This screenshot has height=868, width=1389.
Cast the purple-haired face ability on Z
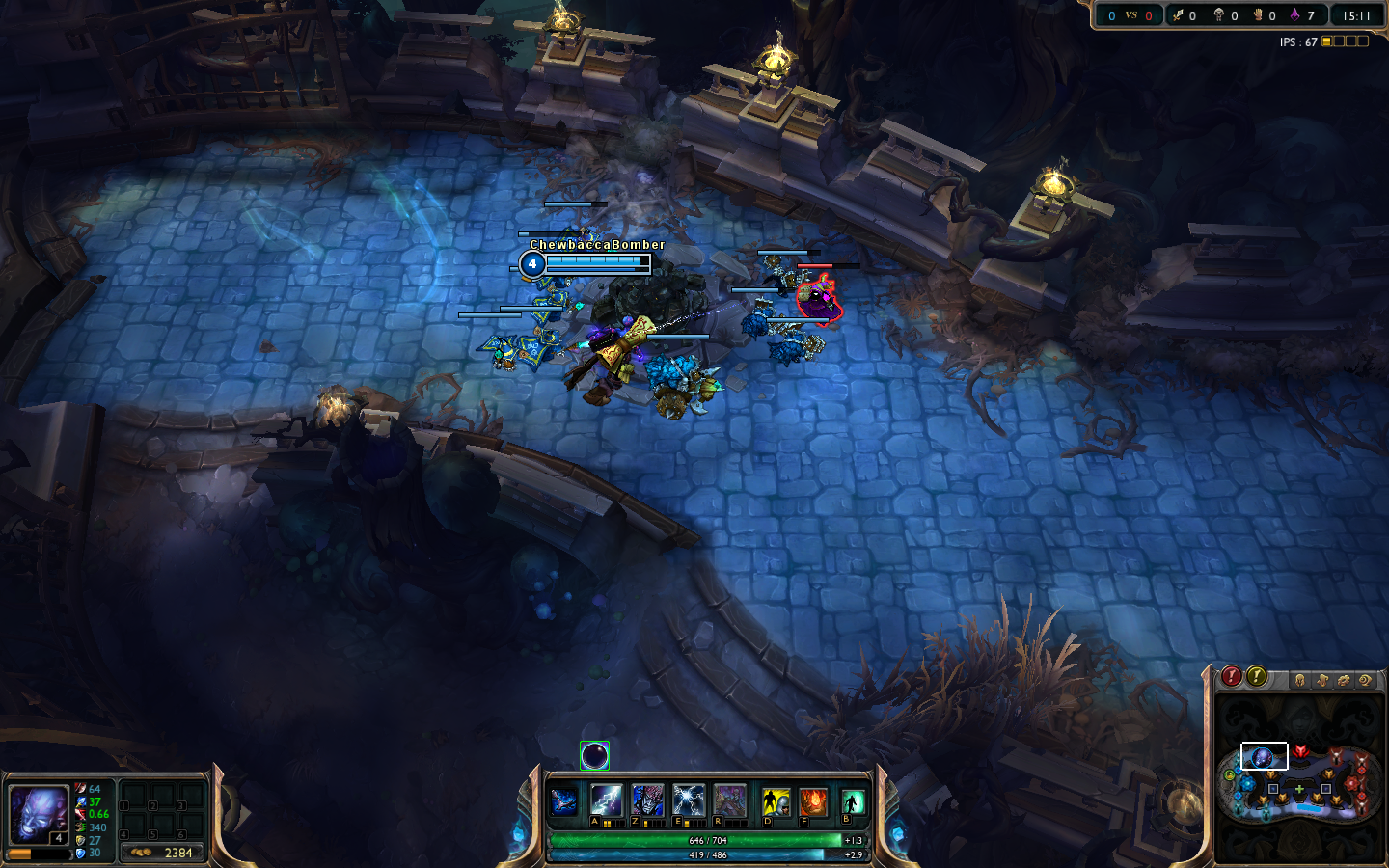(x=647, y=800)
